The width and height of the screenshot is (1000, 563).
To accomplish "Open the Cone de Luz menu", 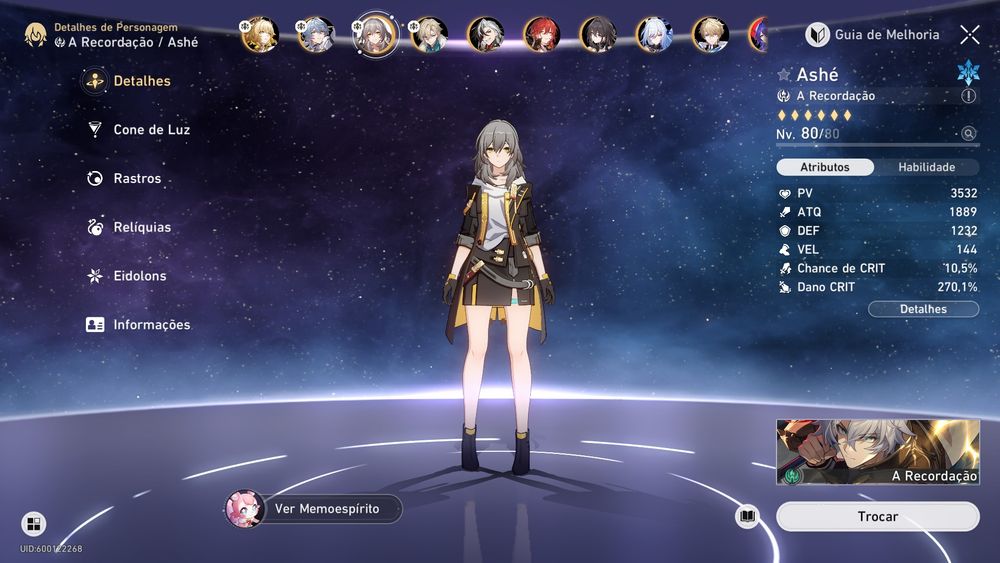I will tap(150, 130).
